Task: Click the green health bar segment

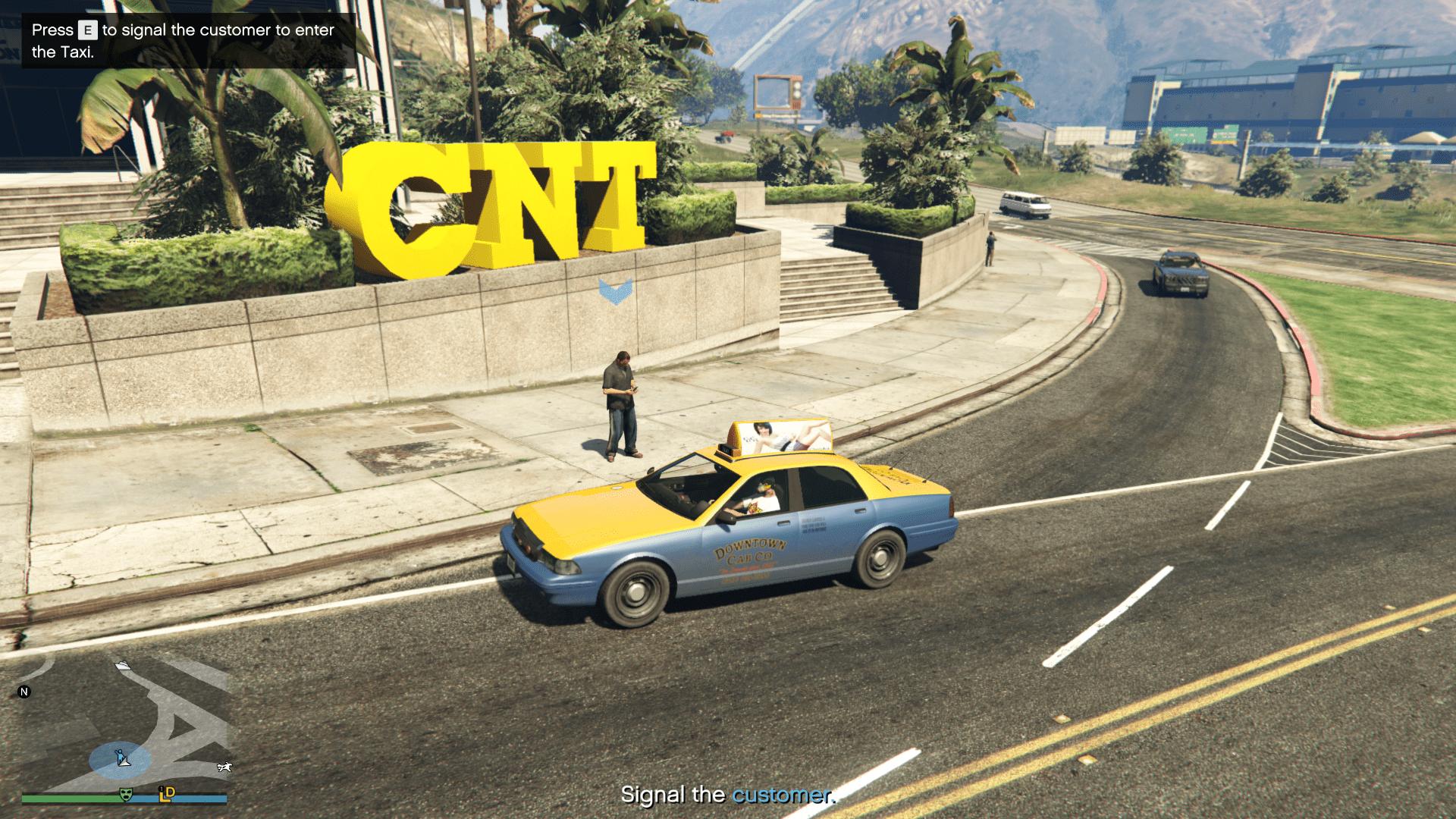Action: coord(68,798)
